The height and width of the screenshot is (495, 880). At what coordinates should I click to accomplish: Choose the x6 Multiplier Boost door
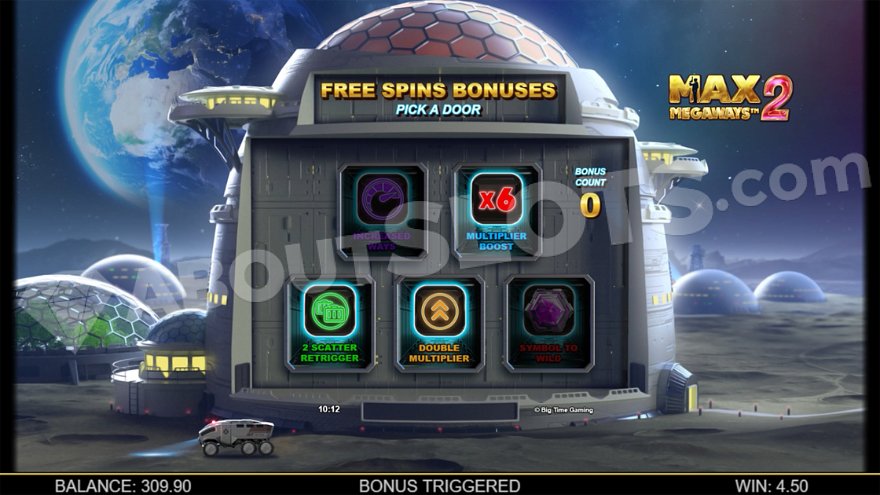pos(497,212)
